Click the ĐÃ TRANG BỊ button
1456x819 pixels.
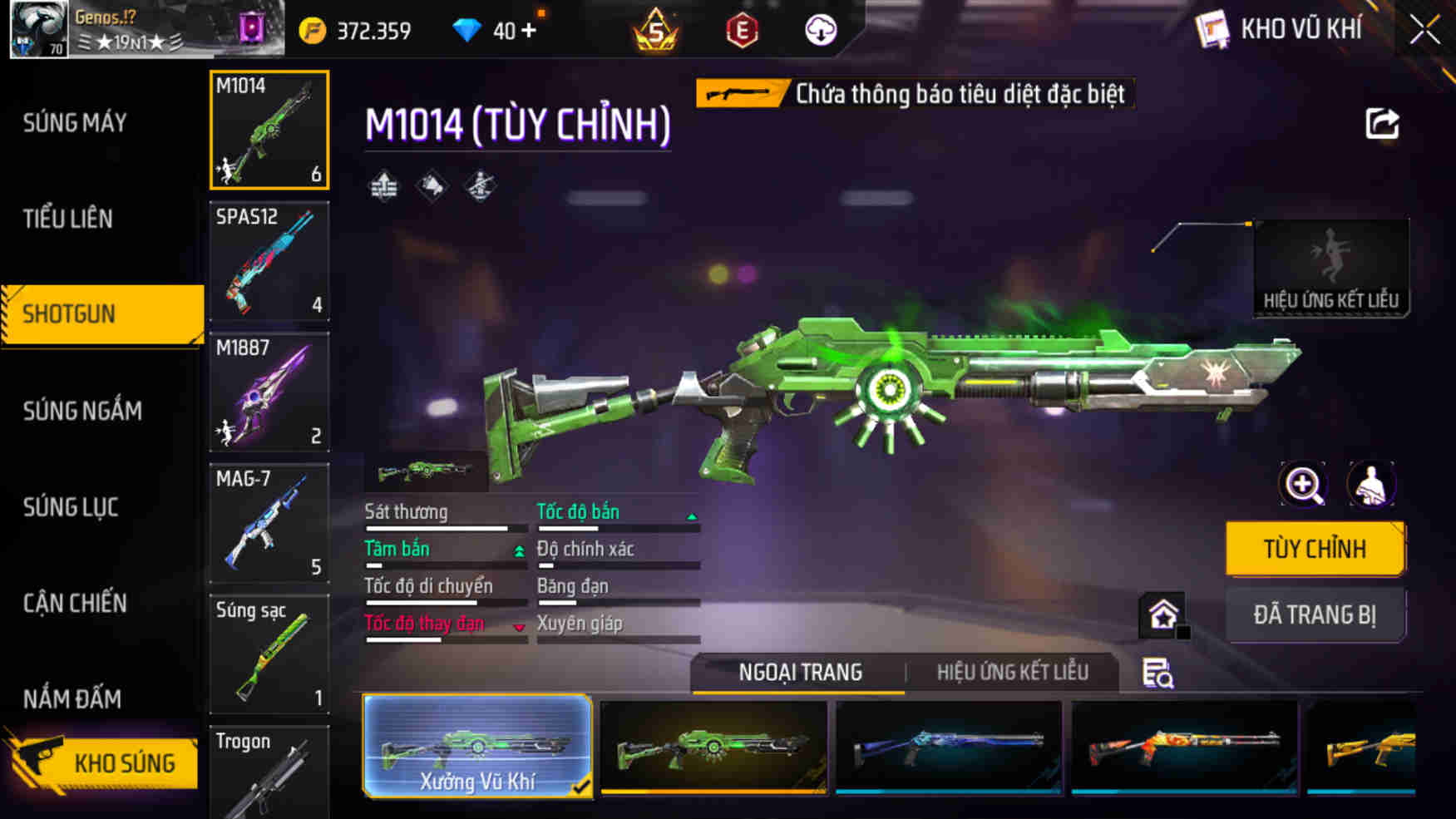[x=1315, y=615]
